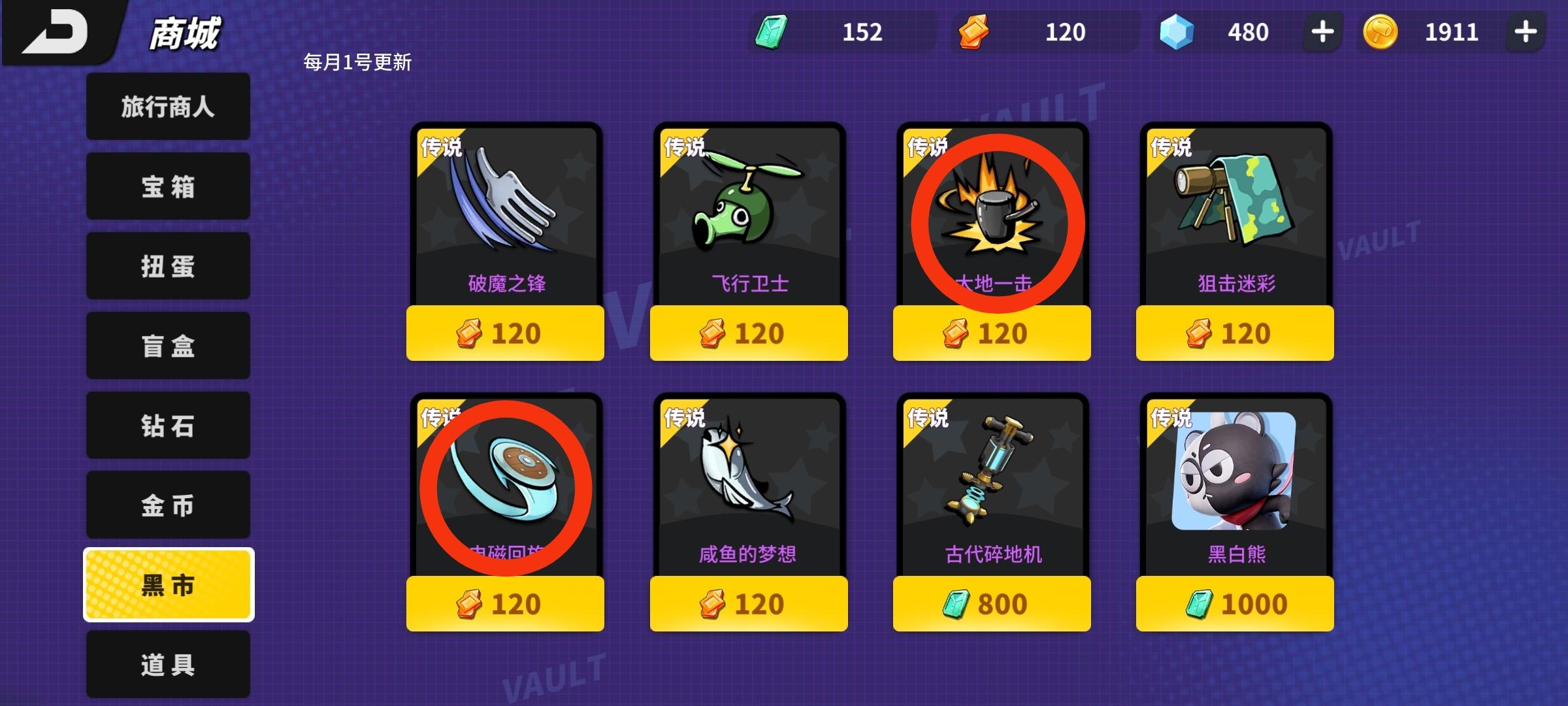Switch to the 旅行商人 shop tab
This screenshot has width=1568, height=706.
pyautogui.click(x=167, y=107)
